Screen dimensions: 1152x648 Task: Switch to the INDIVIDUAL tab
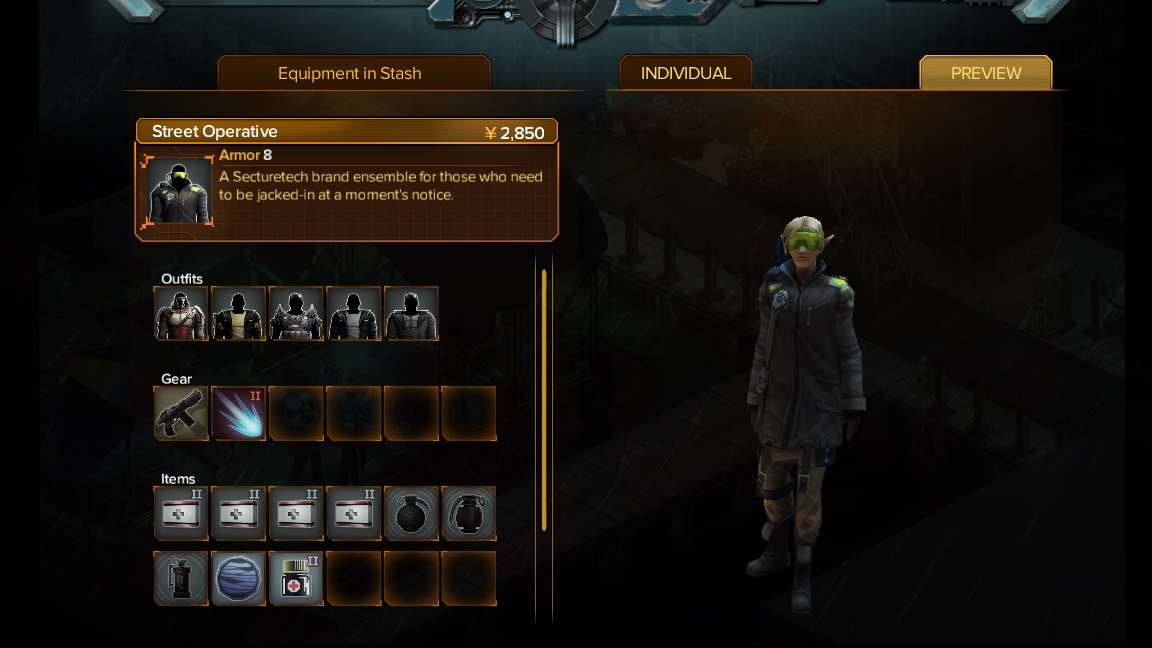pos(686,73)
